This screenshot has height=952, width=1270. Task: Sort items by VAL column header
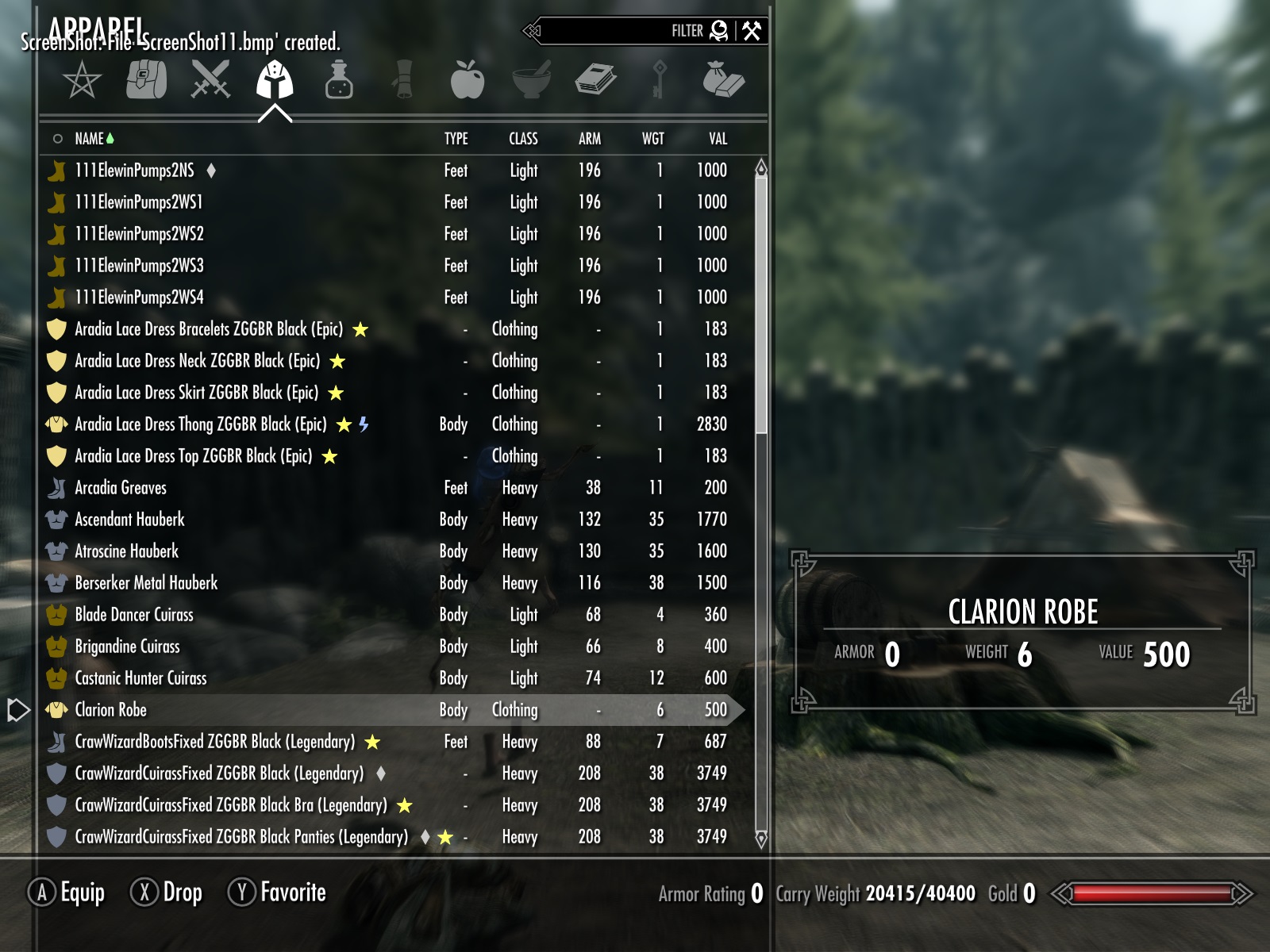coord(718,139)
